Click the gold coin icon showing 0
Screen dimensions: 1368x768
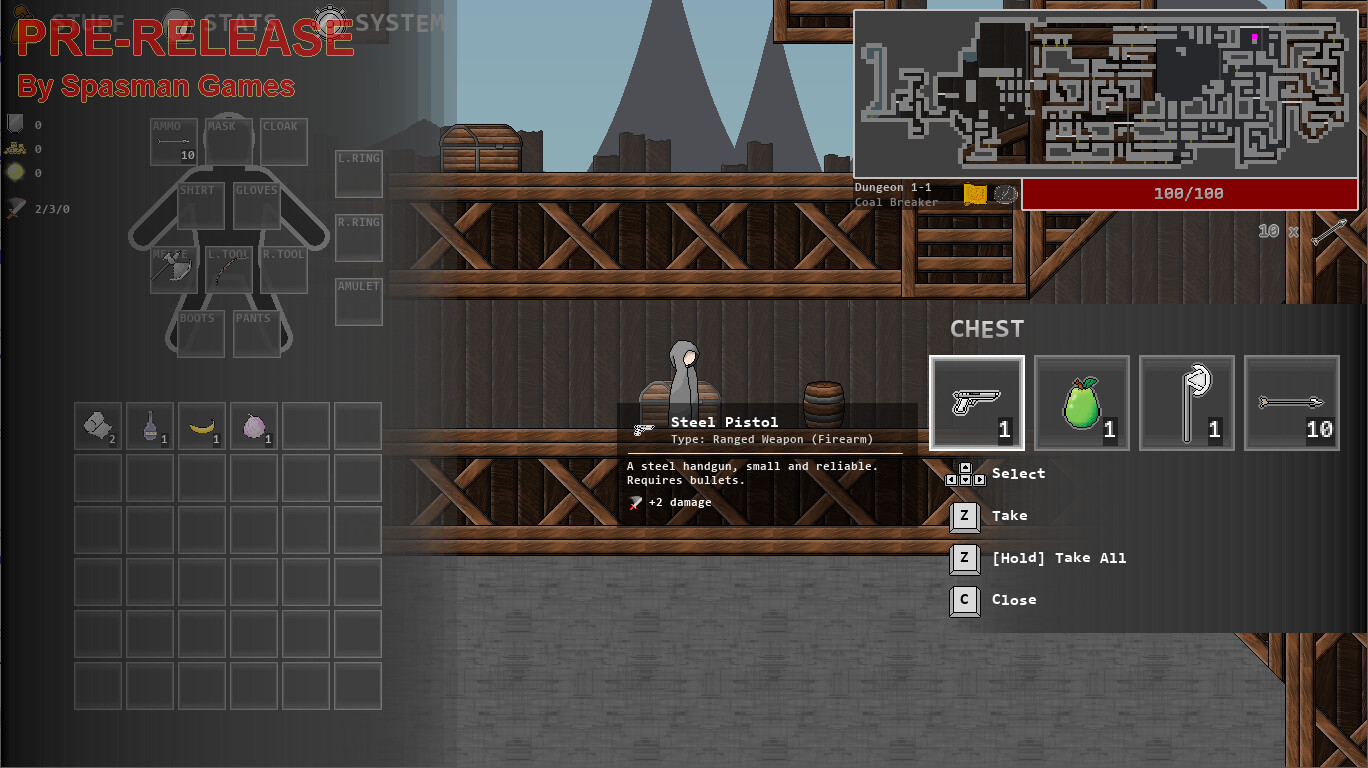pos(14,172)
